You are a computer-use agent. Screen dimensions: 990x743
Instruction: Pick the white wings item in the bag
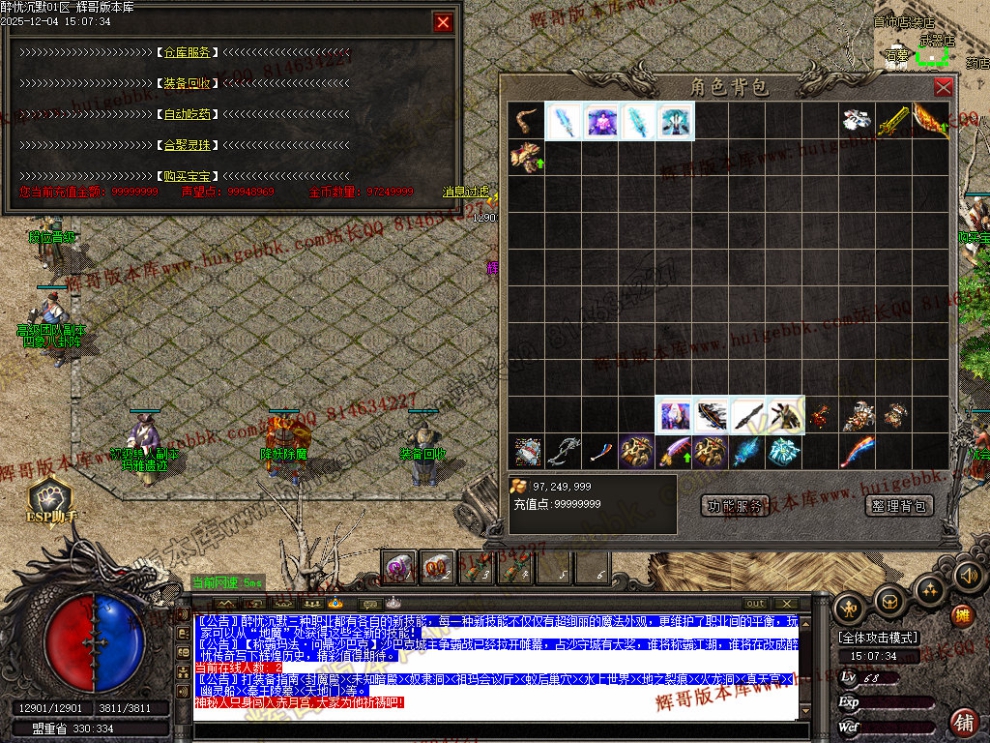(856, 121)
